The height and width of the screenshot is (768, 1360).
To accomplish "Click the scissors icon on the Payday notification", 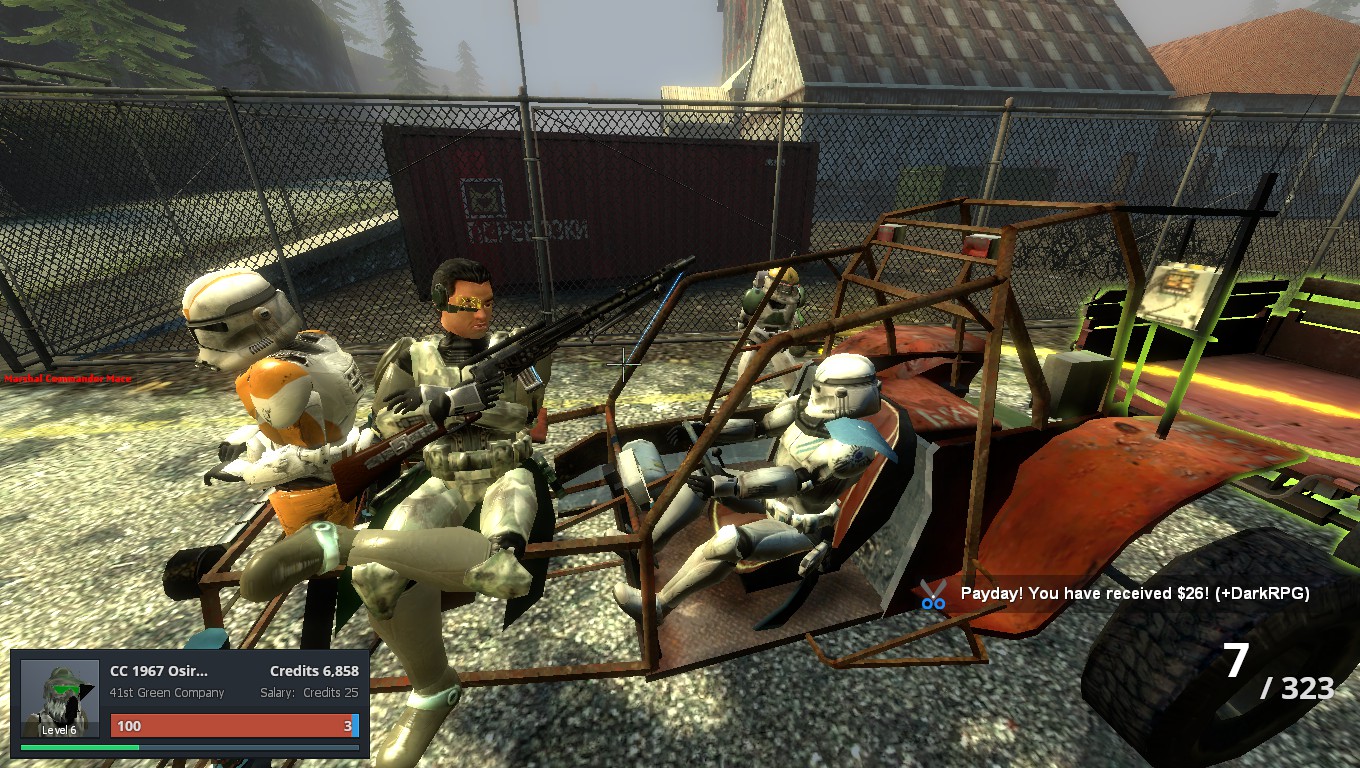I will click(933, 594).
